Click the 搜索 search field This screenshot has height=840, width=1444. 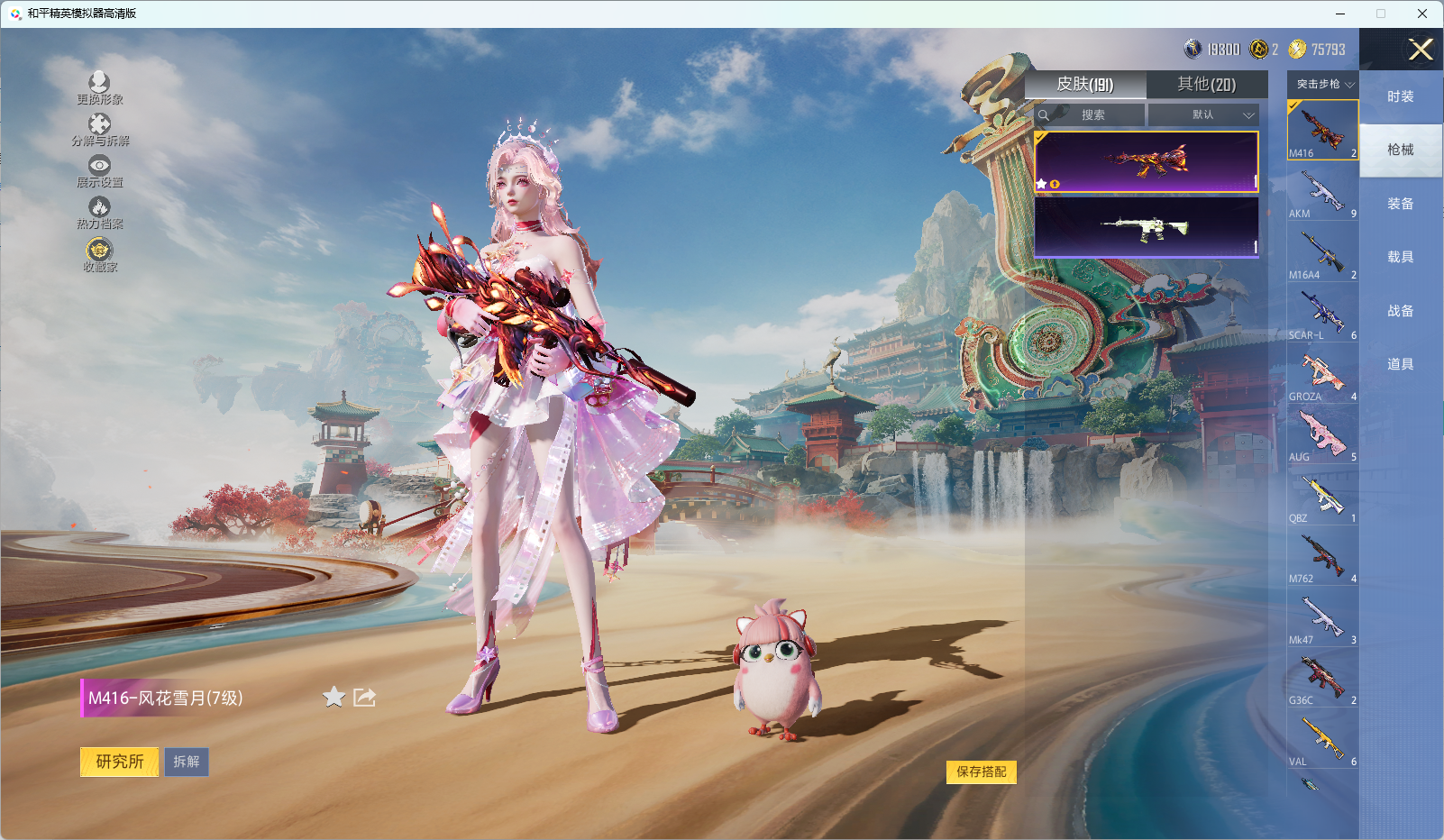click(x=1092, y=115)
